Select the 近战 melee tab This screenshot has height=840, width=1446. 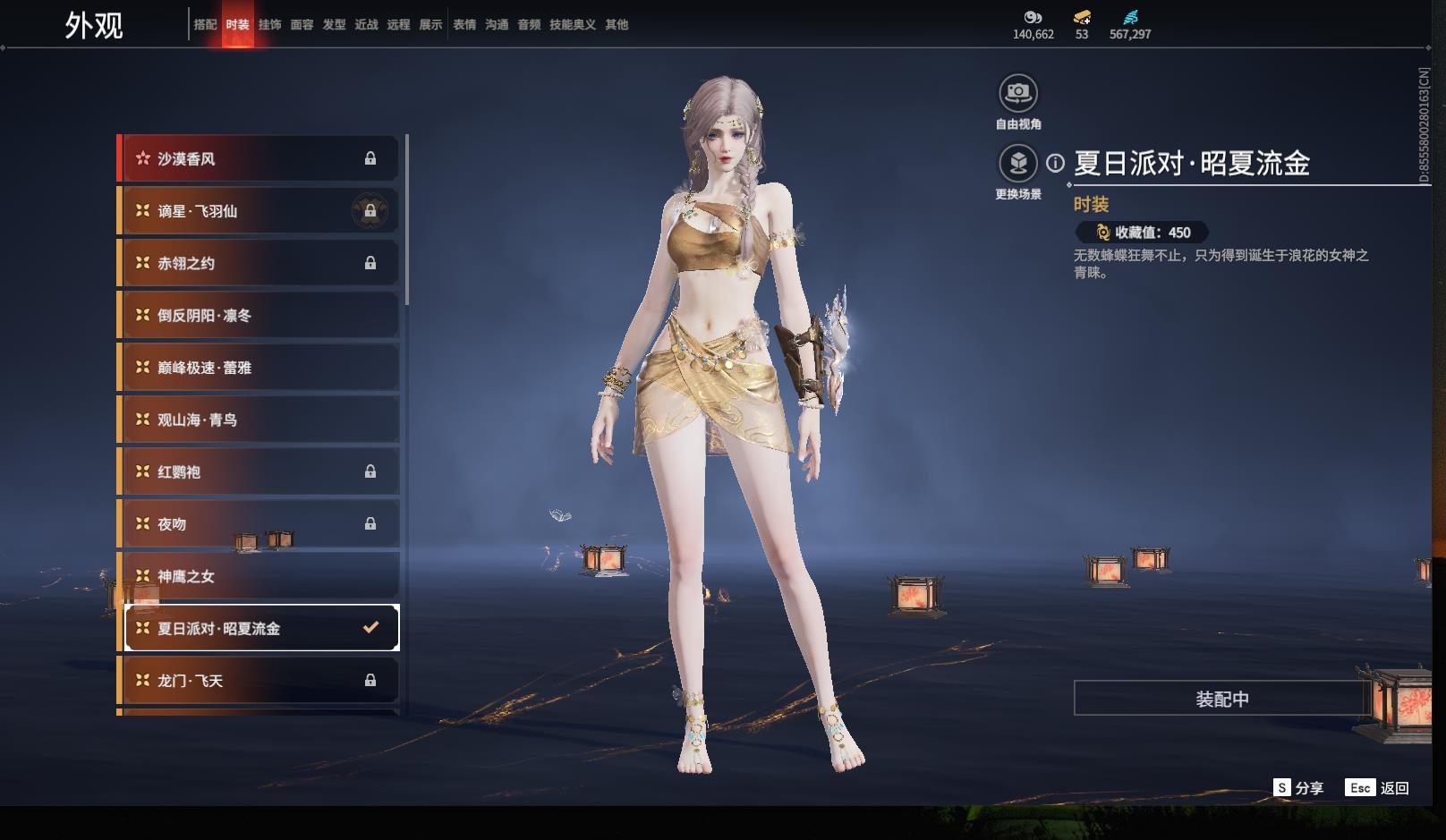coord(366,25)
